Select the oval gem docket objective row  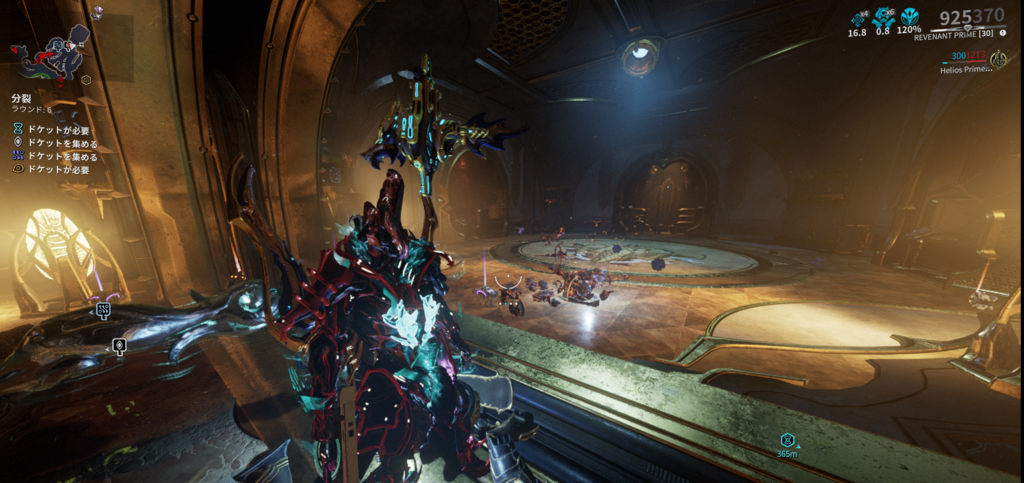(56, 143)
